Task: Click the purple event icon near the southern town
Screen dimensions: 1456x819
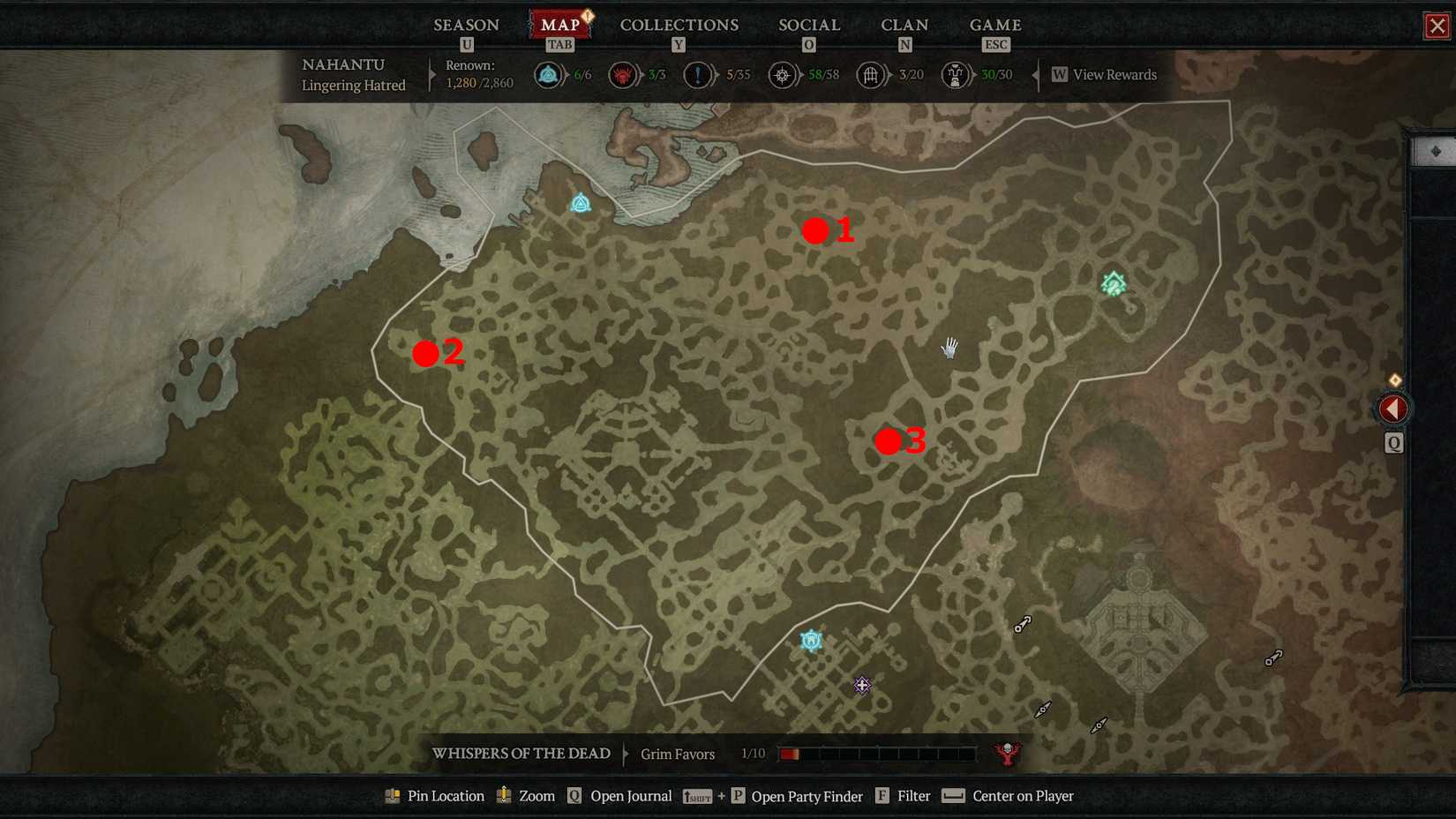Action: (x=860, y=685)
